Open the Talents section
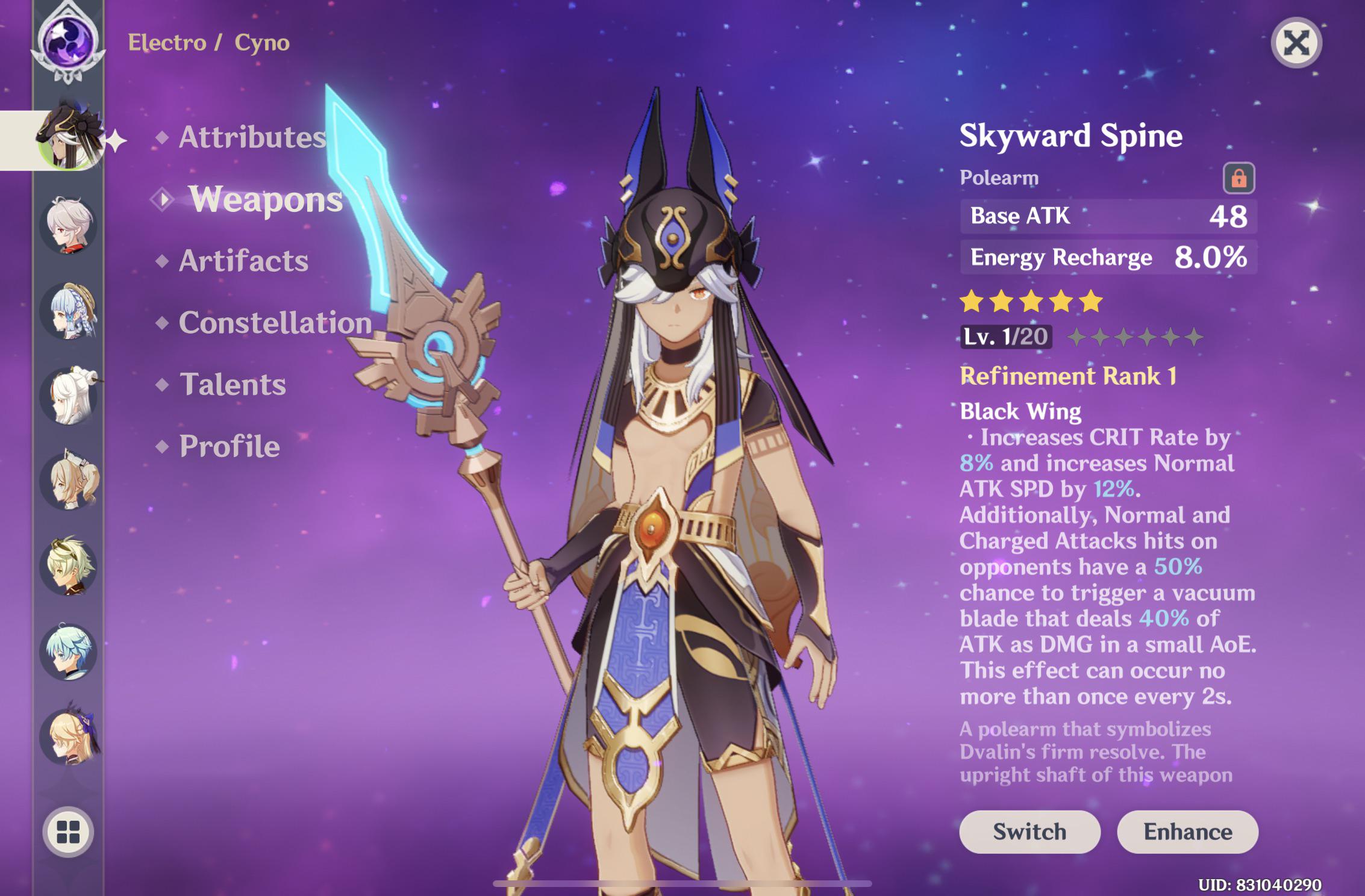 tap(232, 383)
